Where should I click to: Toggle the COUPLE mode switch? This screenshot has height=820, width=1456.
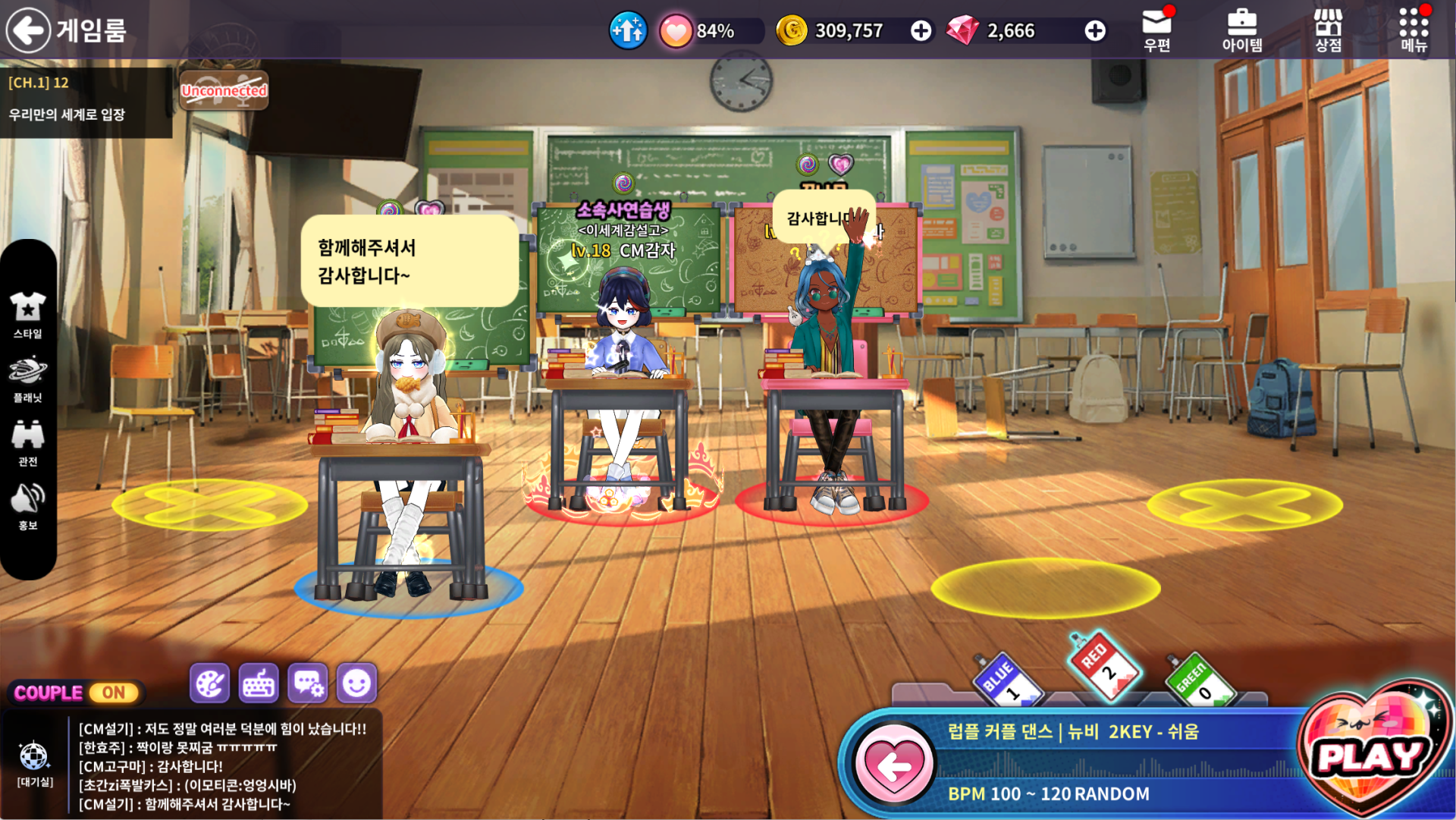point(114,693)
